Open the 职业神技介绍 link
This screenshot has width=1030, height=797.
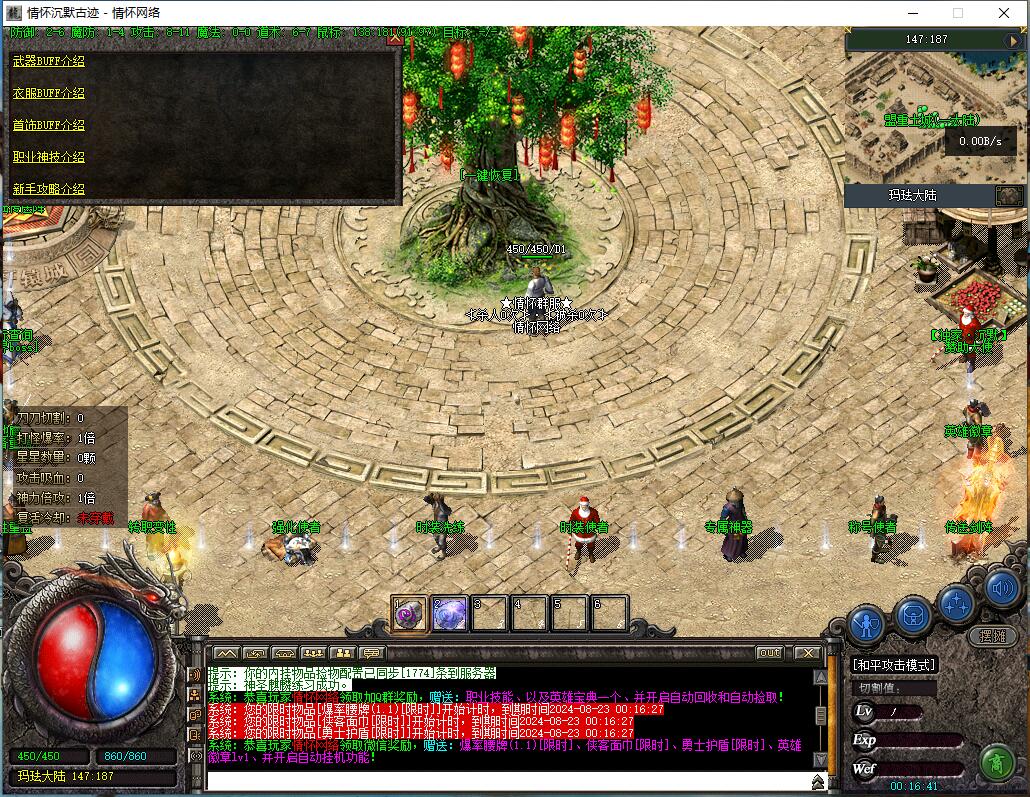coord(48,157)
